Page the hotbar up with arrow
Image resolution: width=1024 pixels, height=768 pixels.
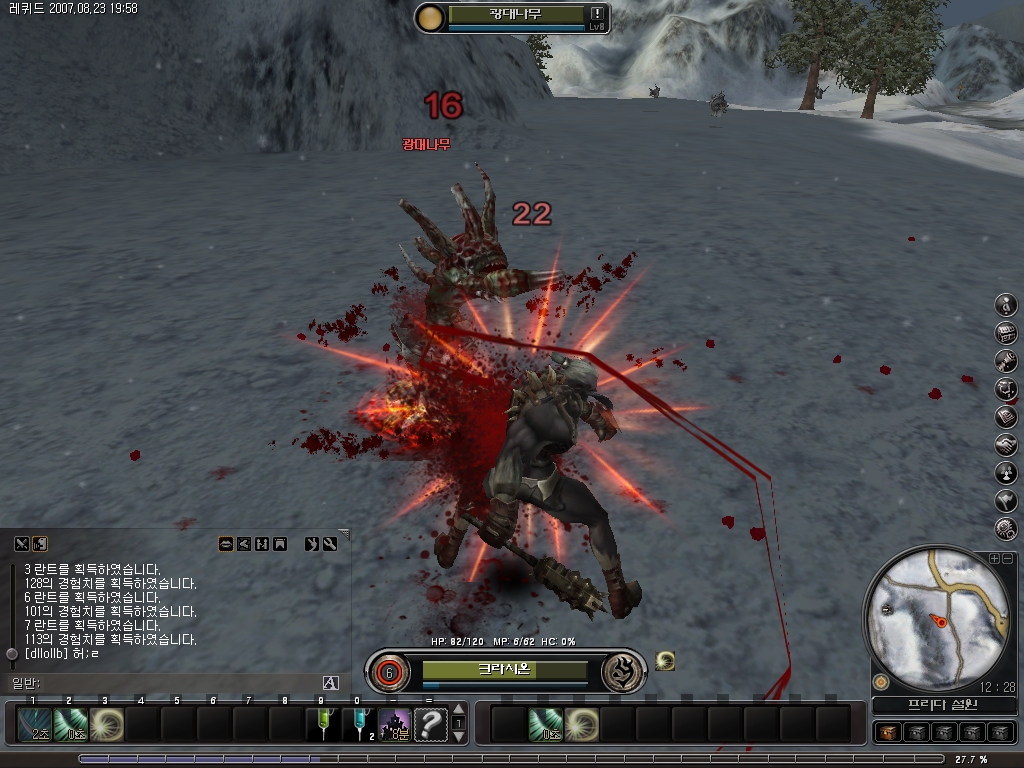pos(459,708)
